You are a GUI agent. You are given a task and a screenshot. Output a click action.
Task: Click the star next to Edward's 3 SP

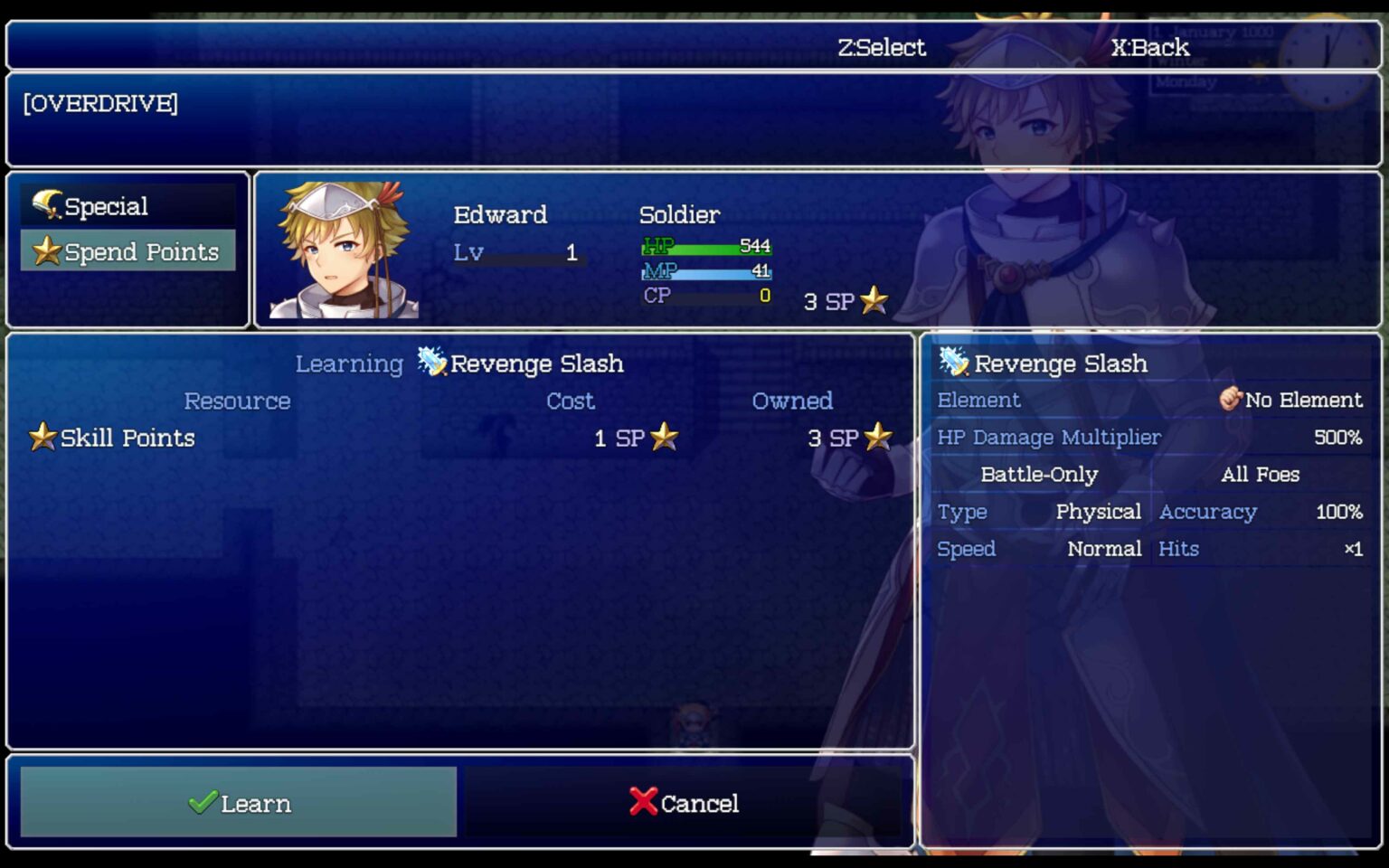coord(873,302)
